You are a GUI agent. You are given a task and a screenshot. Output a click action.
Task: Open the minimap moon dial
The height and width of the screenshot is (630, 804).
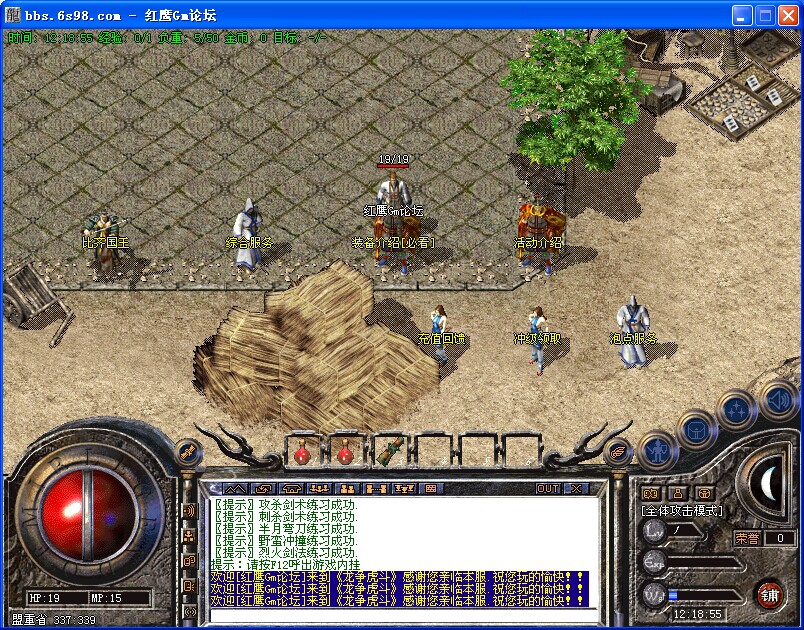tap(768, 484)
